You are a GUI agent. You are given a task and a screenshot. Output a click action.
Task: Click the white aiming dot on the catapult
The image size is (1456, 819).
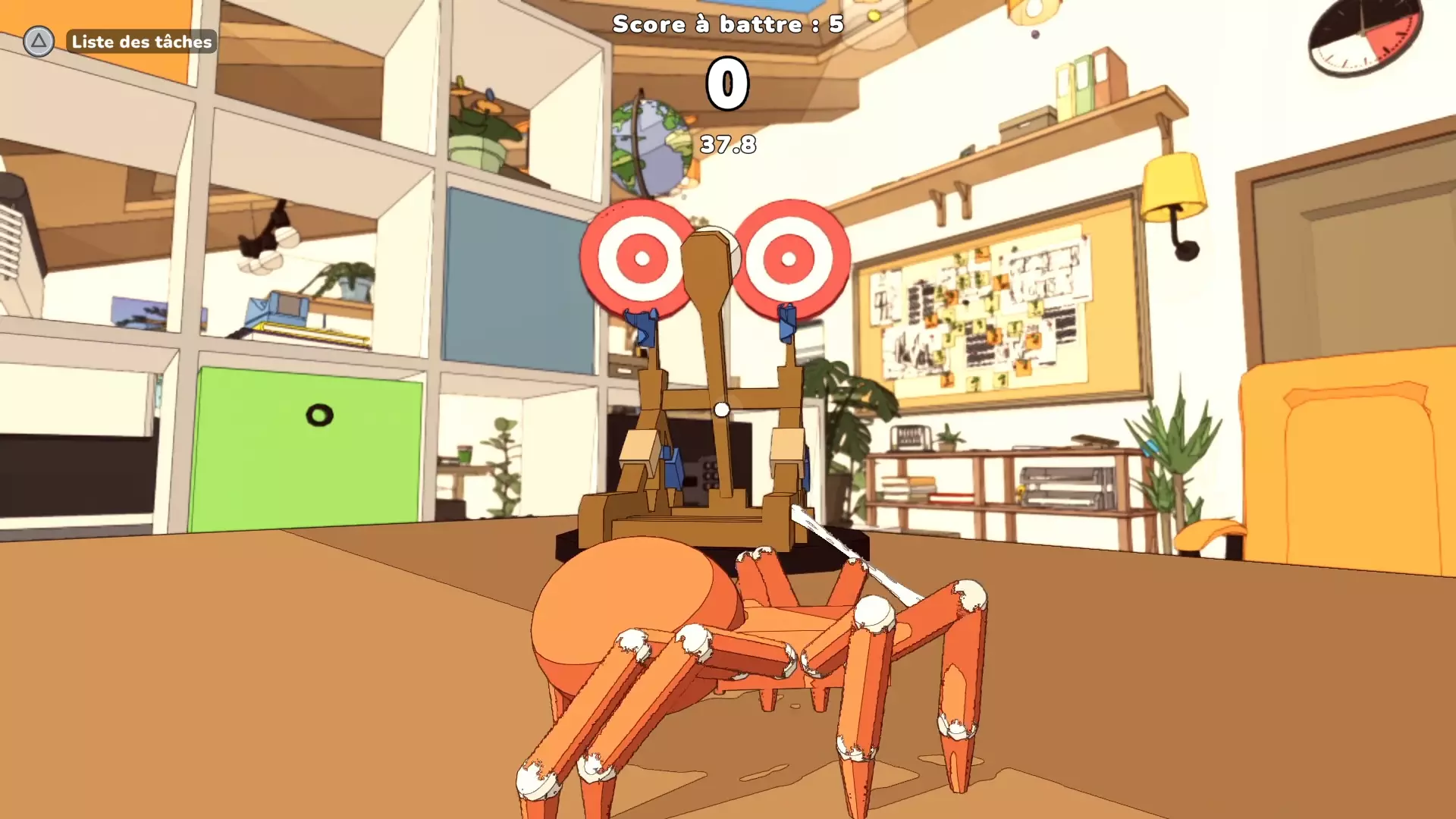coord(721,408)
